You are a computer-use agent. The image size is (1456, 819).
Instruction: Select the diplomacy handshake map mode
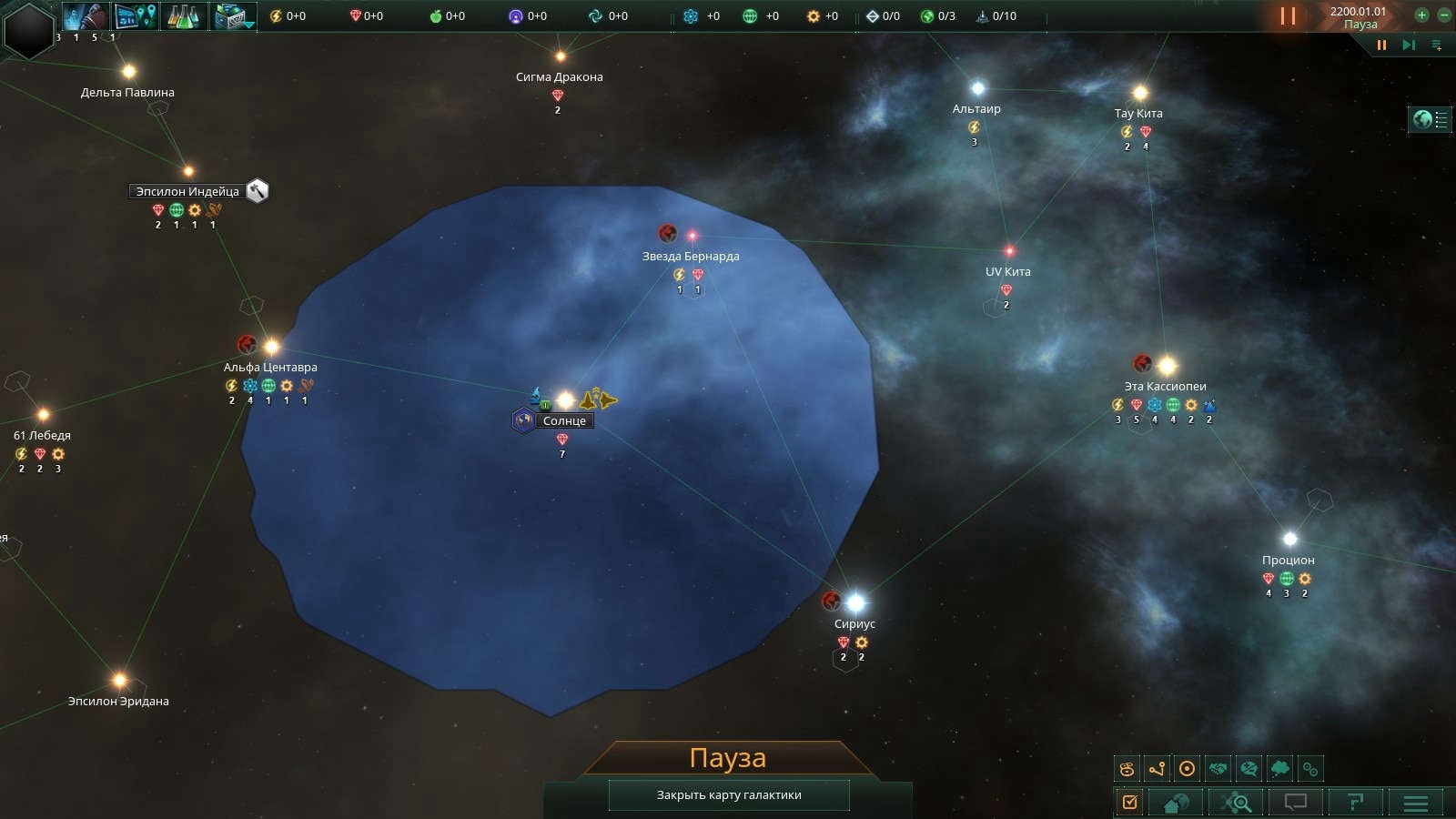pos(1220,767)
